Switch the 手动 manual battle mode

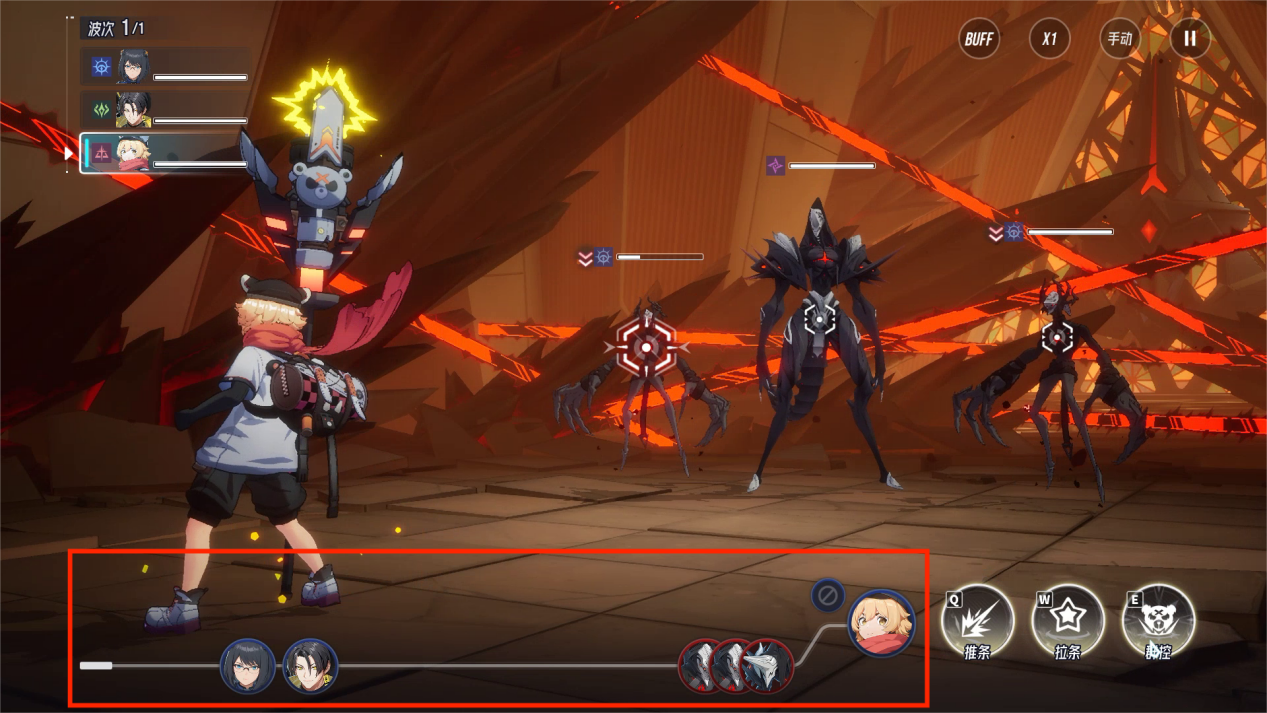[1119, 39]
